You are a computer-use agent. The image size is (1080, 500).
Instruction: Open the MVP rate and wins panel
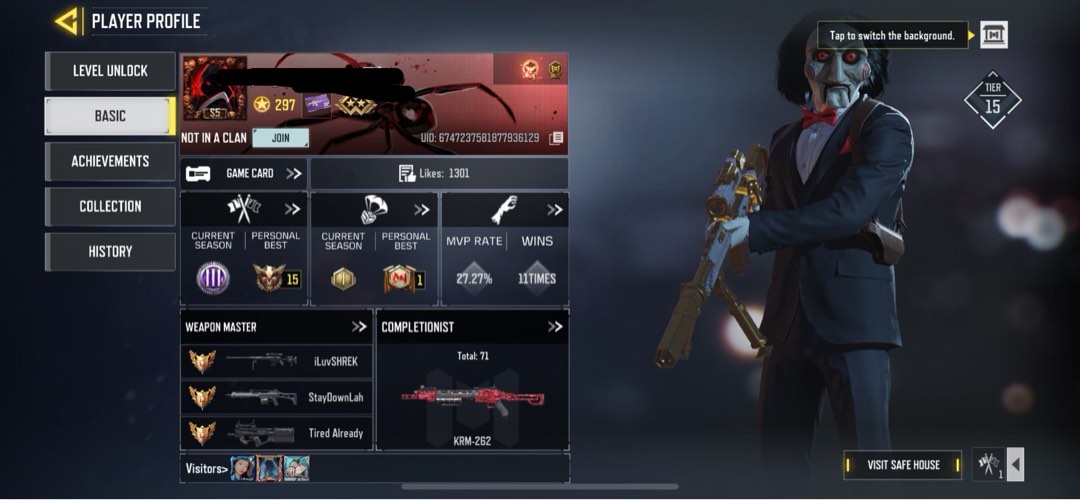tap(554, 210)
